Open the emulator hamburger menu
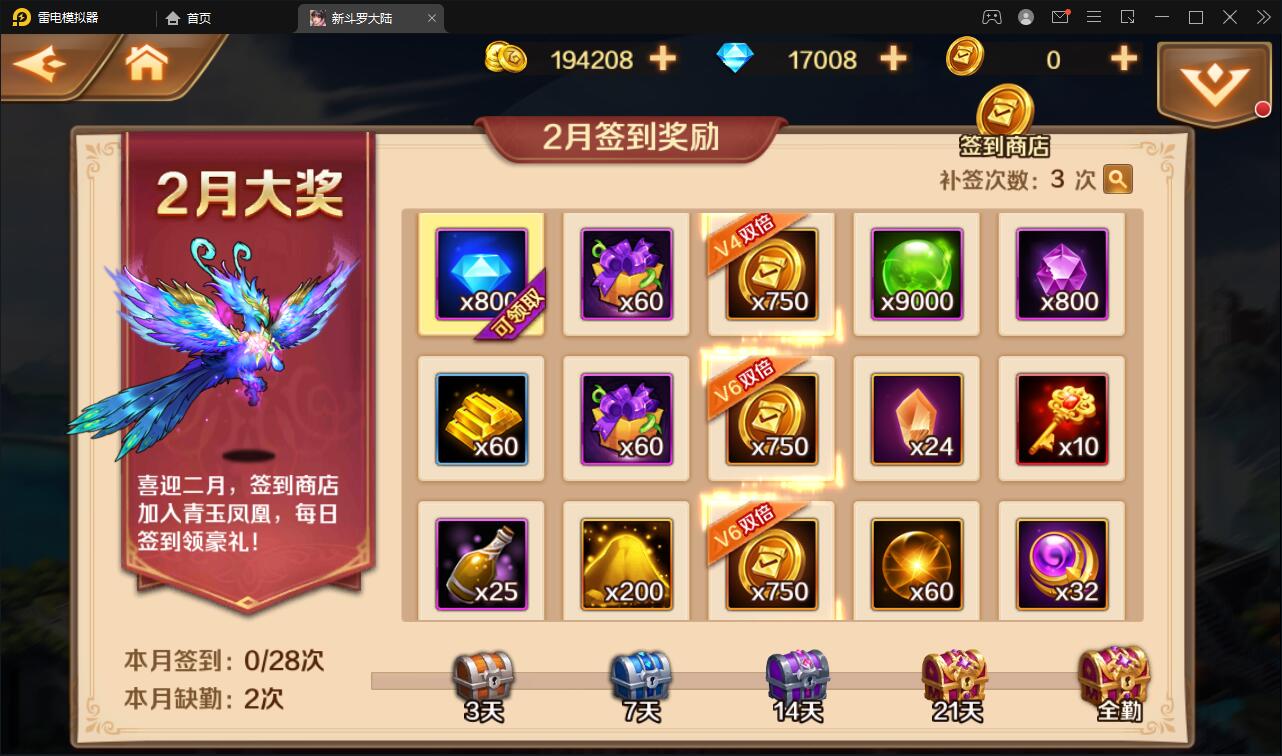Viewport: 1282px width, 756px height. point(1096,17)
